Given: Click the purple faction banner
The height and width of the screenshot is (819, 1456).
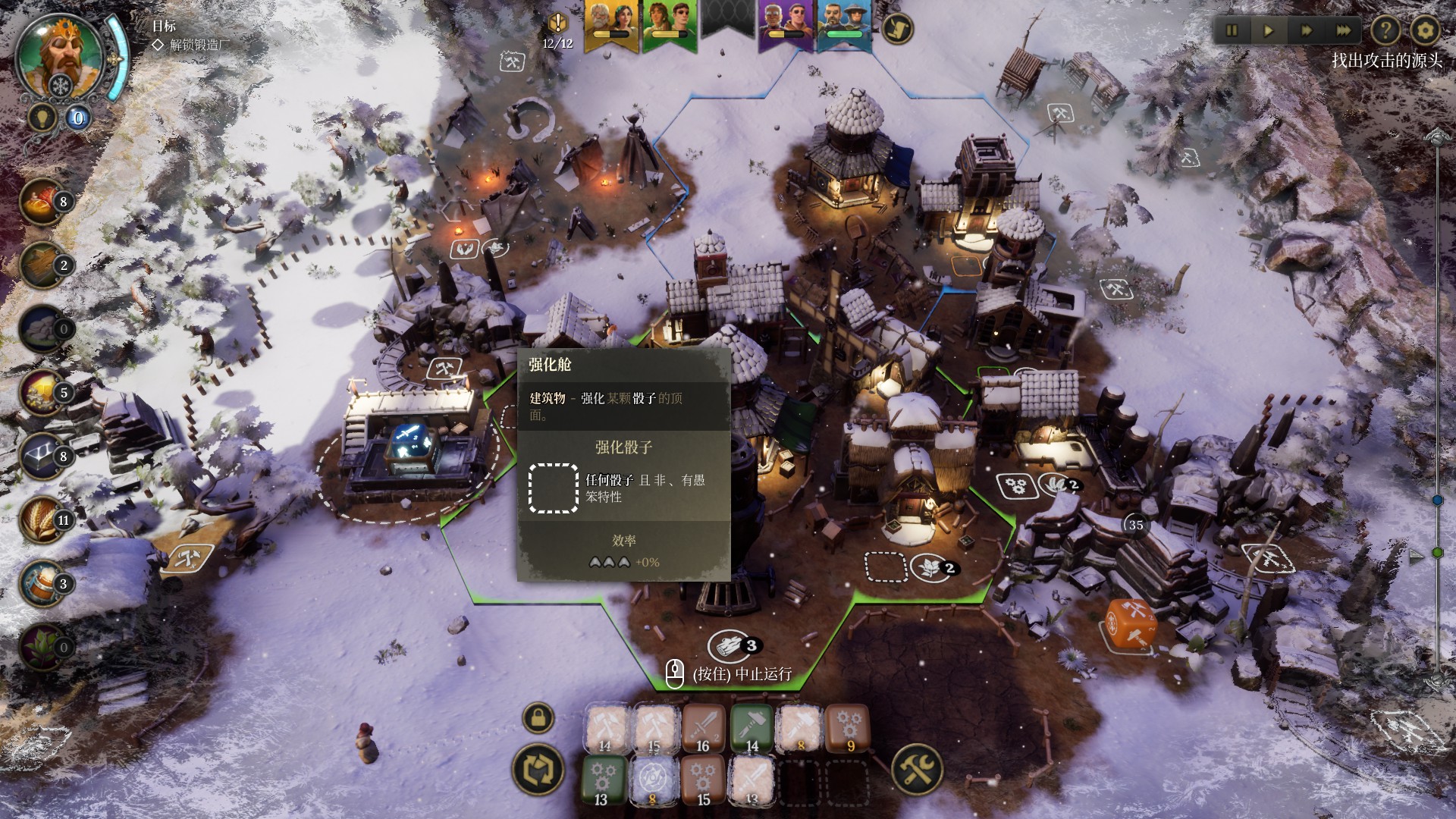Looking at the screenshot, I should click(786, 24).
